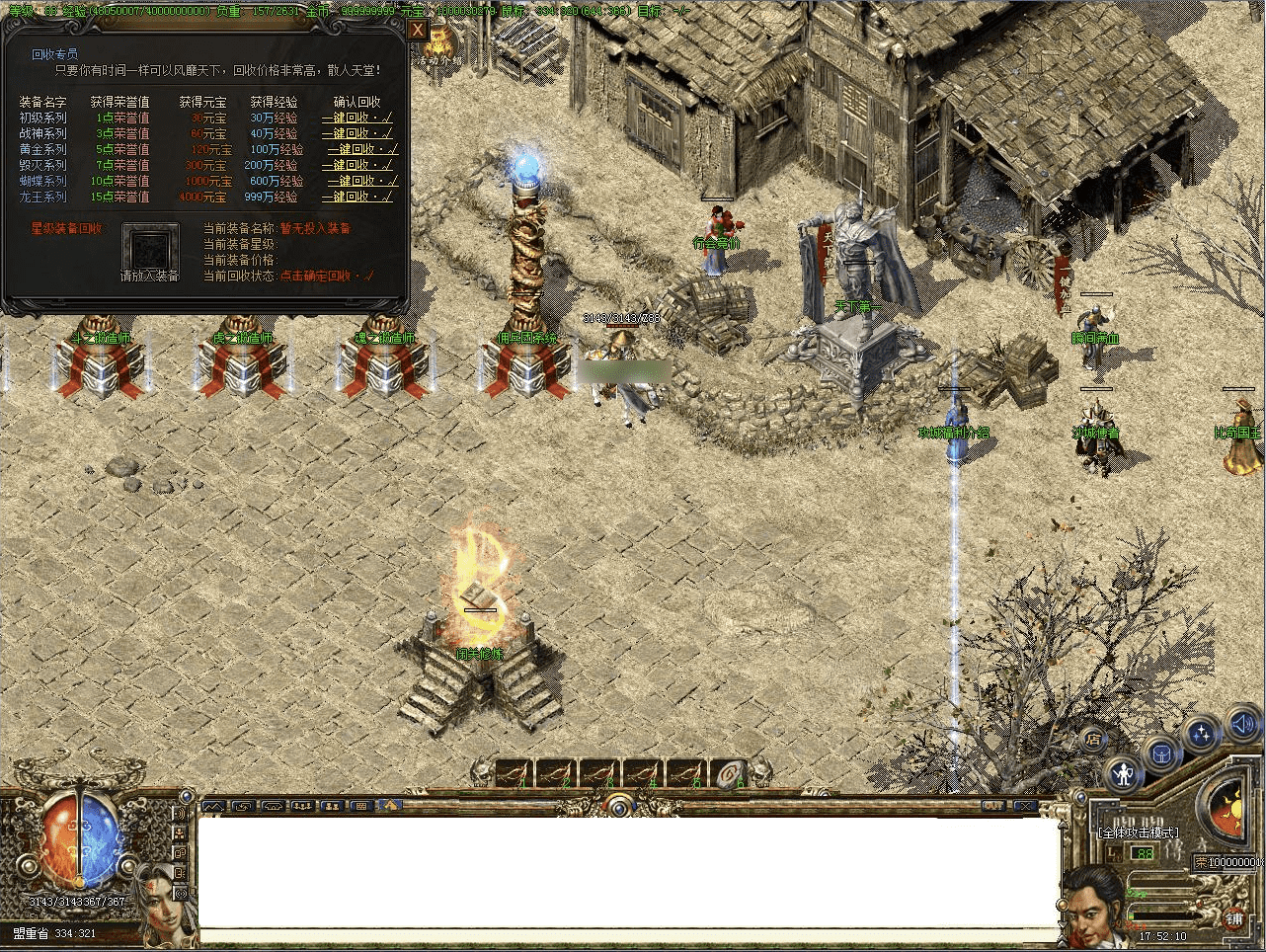This screenshot has height=952, width=1266.
Task: Close chat with the small X button
Action: click(1026, 807)
